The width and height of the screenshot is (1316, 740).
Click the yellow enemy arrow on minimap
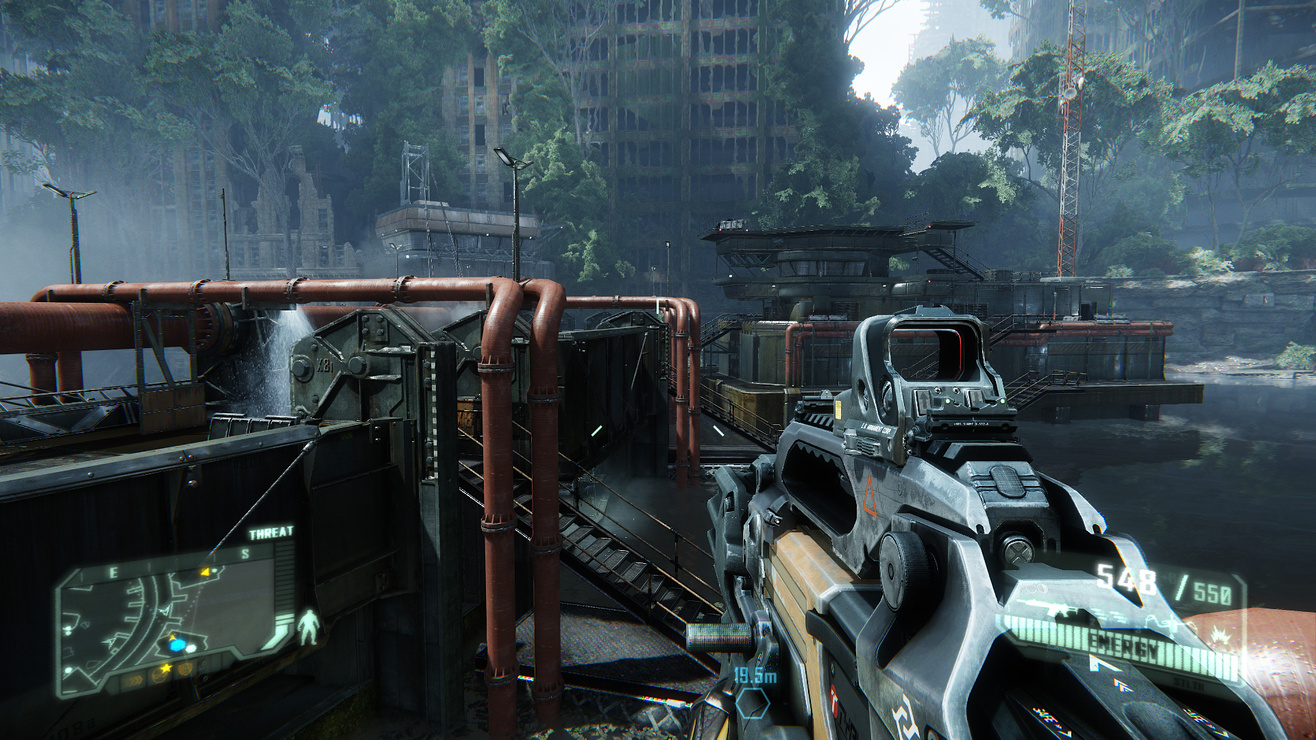[207, 572]
